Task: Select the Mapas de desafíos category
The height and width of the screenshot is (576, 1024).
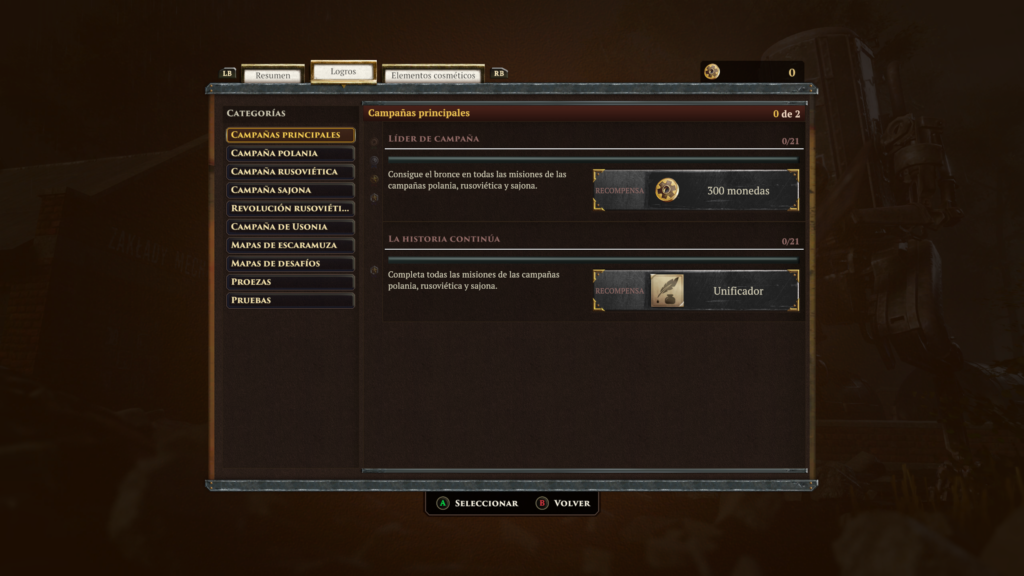Action: tap(290, 263)
